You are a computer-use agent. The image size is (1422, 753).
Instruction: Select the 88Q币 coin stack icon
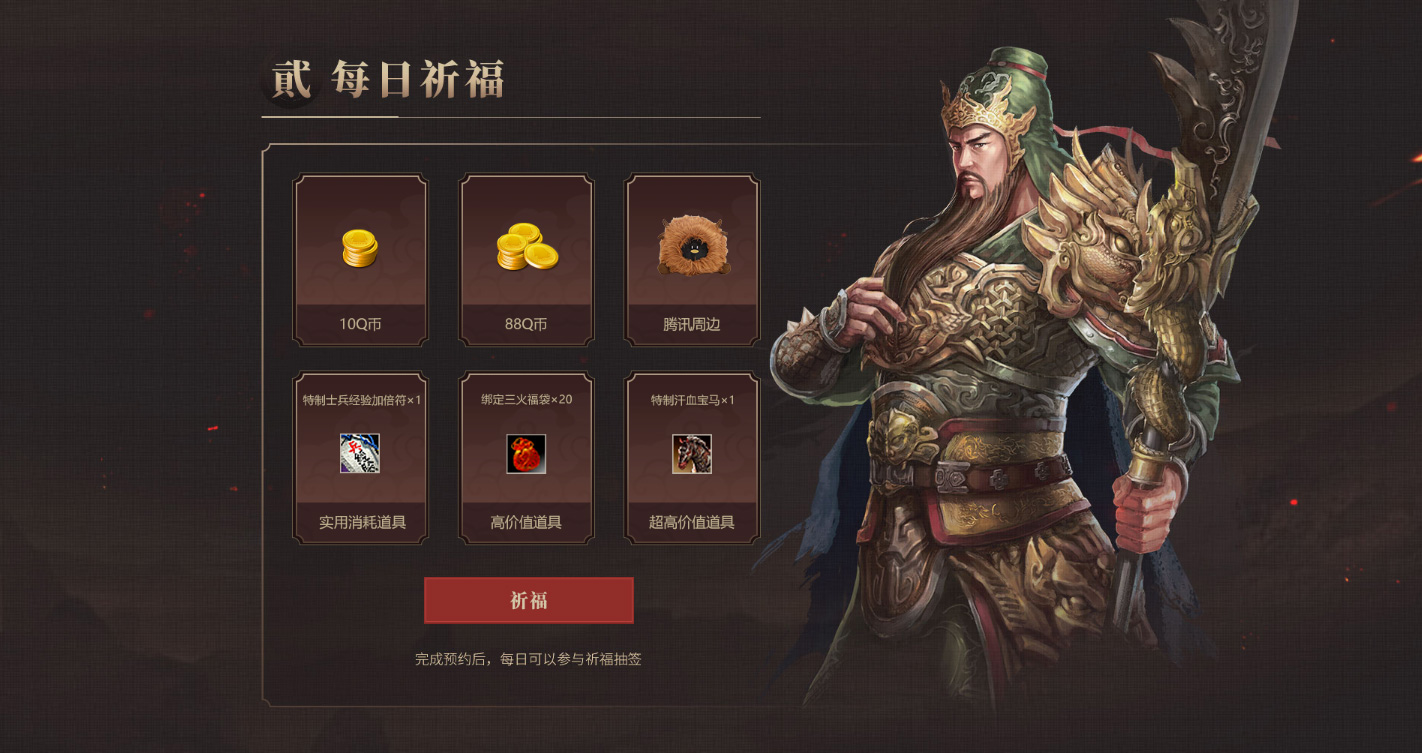pos(527,246)
